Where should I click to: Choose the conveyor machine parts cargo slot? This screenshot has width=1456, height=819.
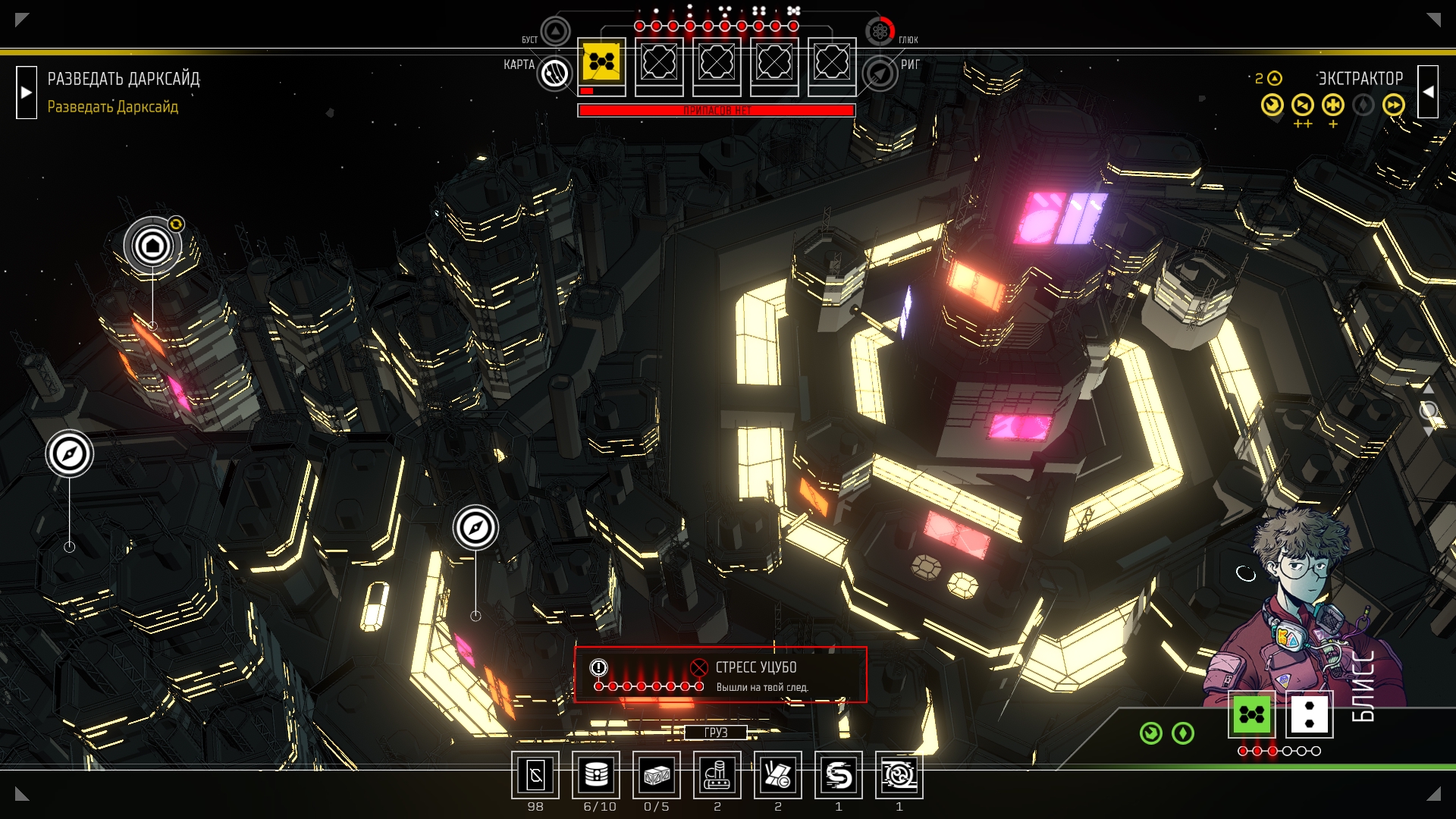click(x=717, y=775)
